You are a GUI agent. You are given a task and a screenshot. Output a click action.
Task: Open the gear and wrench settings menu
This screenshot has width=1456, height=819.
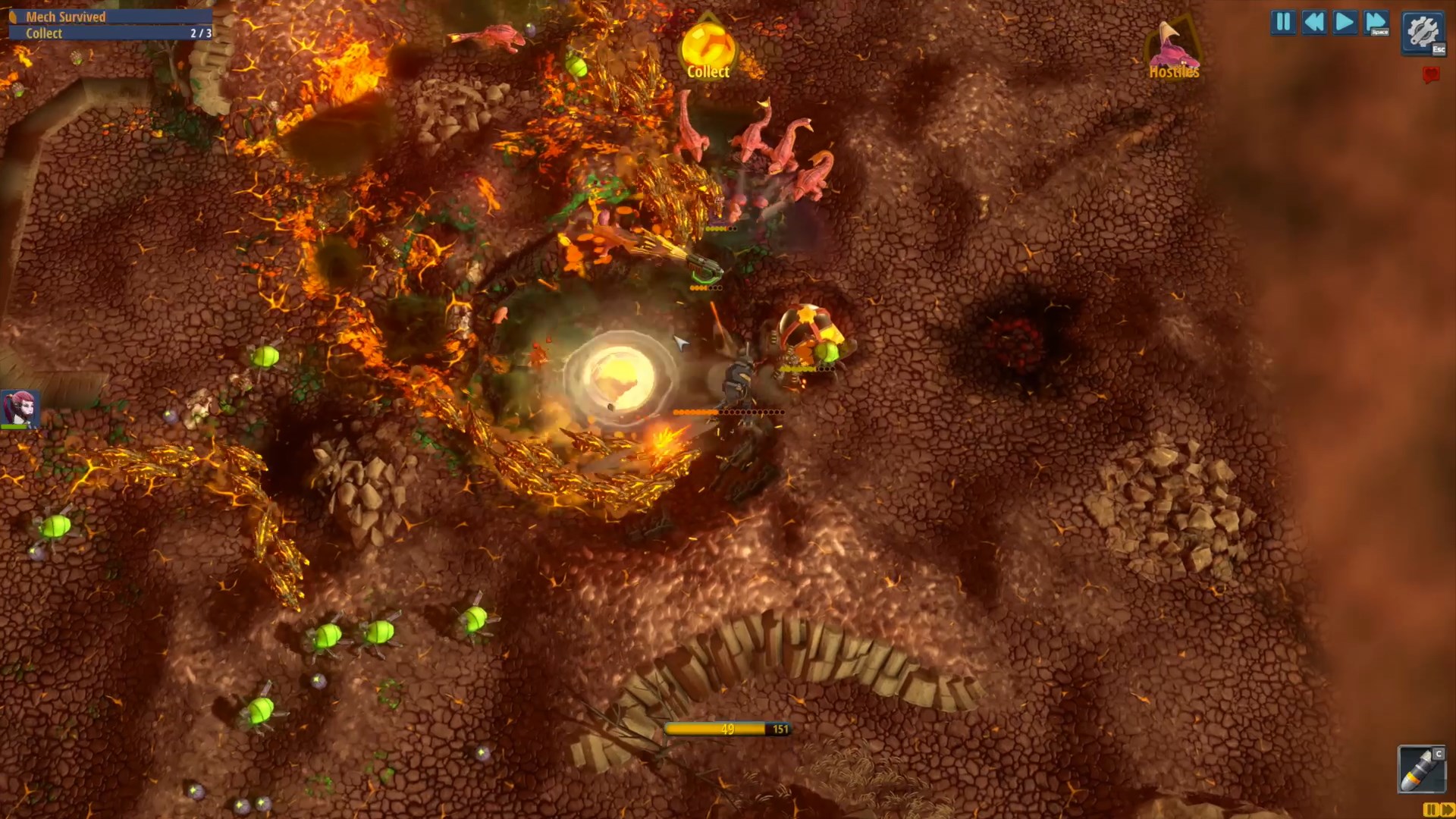coord(1423,33)
